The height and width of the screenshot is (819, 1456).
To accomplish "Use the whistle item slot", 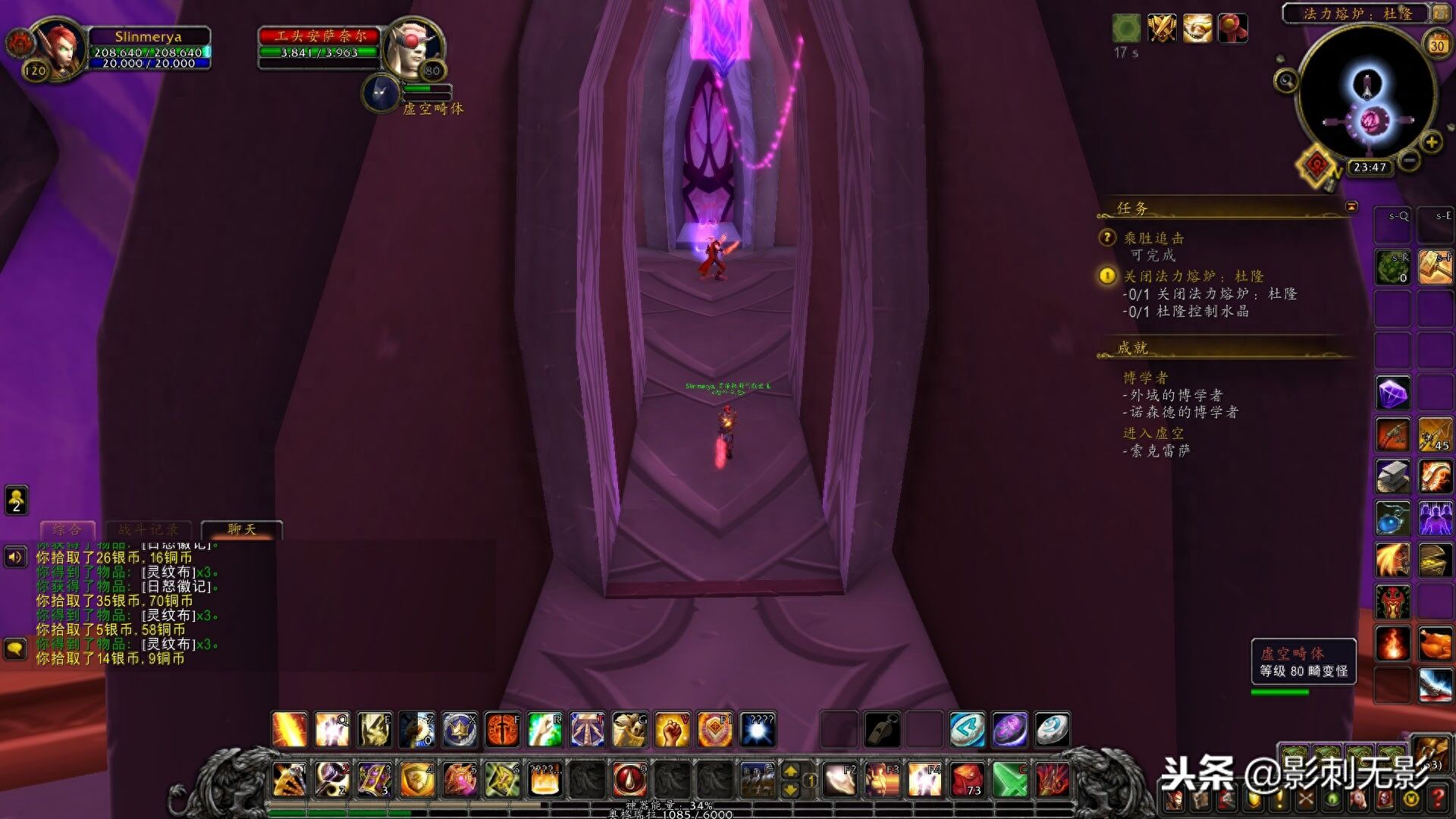I will [882, 730].
